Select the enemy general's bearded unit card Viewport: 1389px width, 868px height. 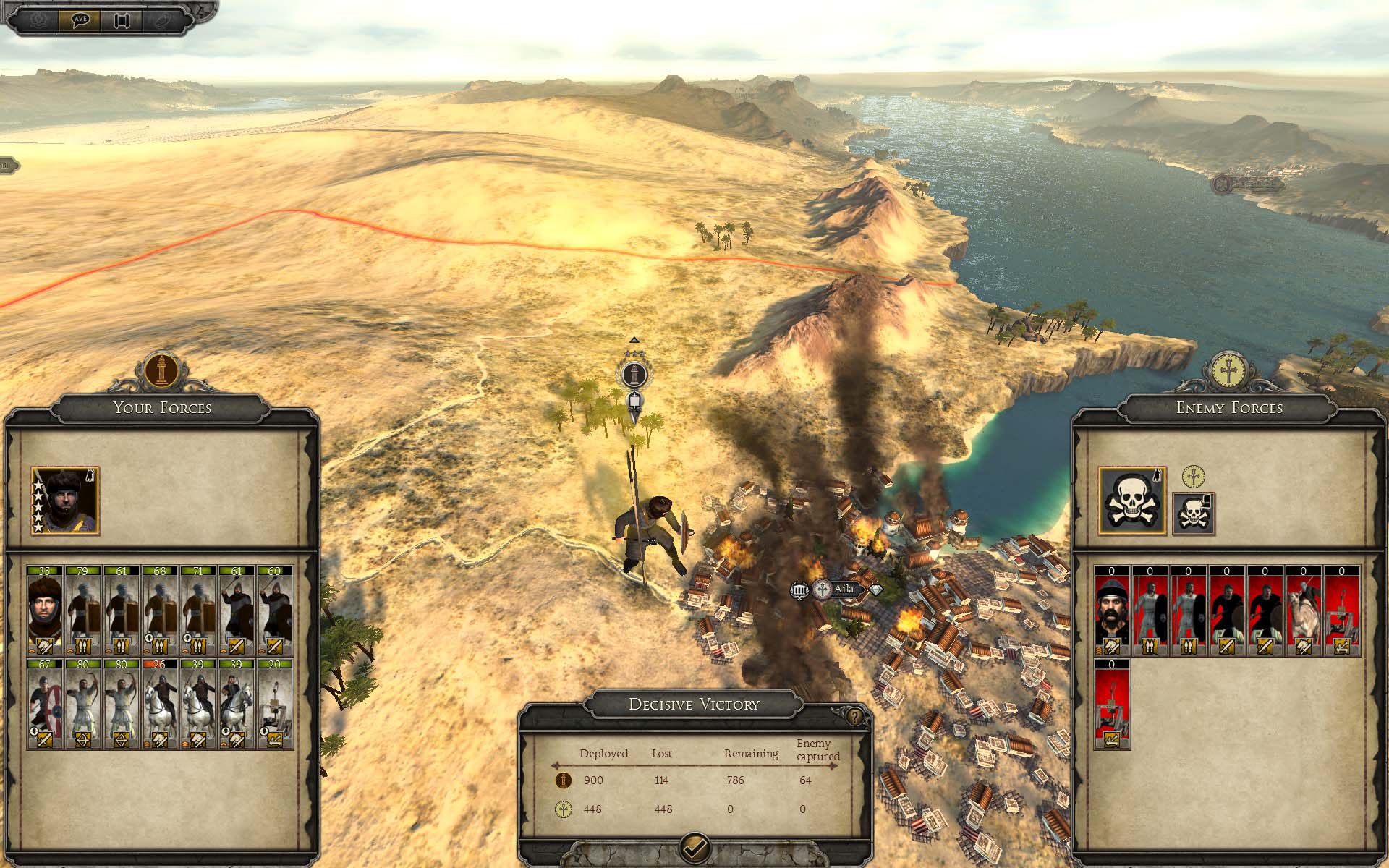(x=1112, y=611)
